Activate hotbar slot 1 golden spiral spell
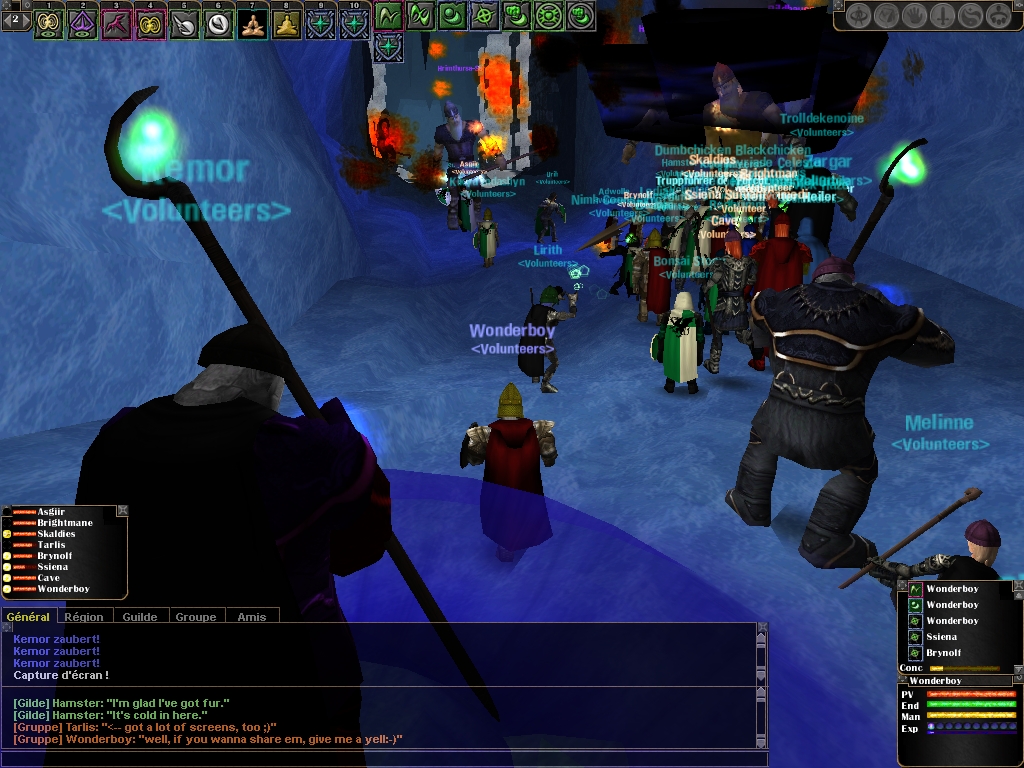The height and width of the screenshot is (768, 1024). [48, 21]
